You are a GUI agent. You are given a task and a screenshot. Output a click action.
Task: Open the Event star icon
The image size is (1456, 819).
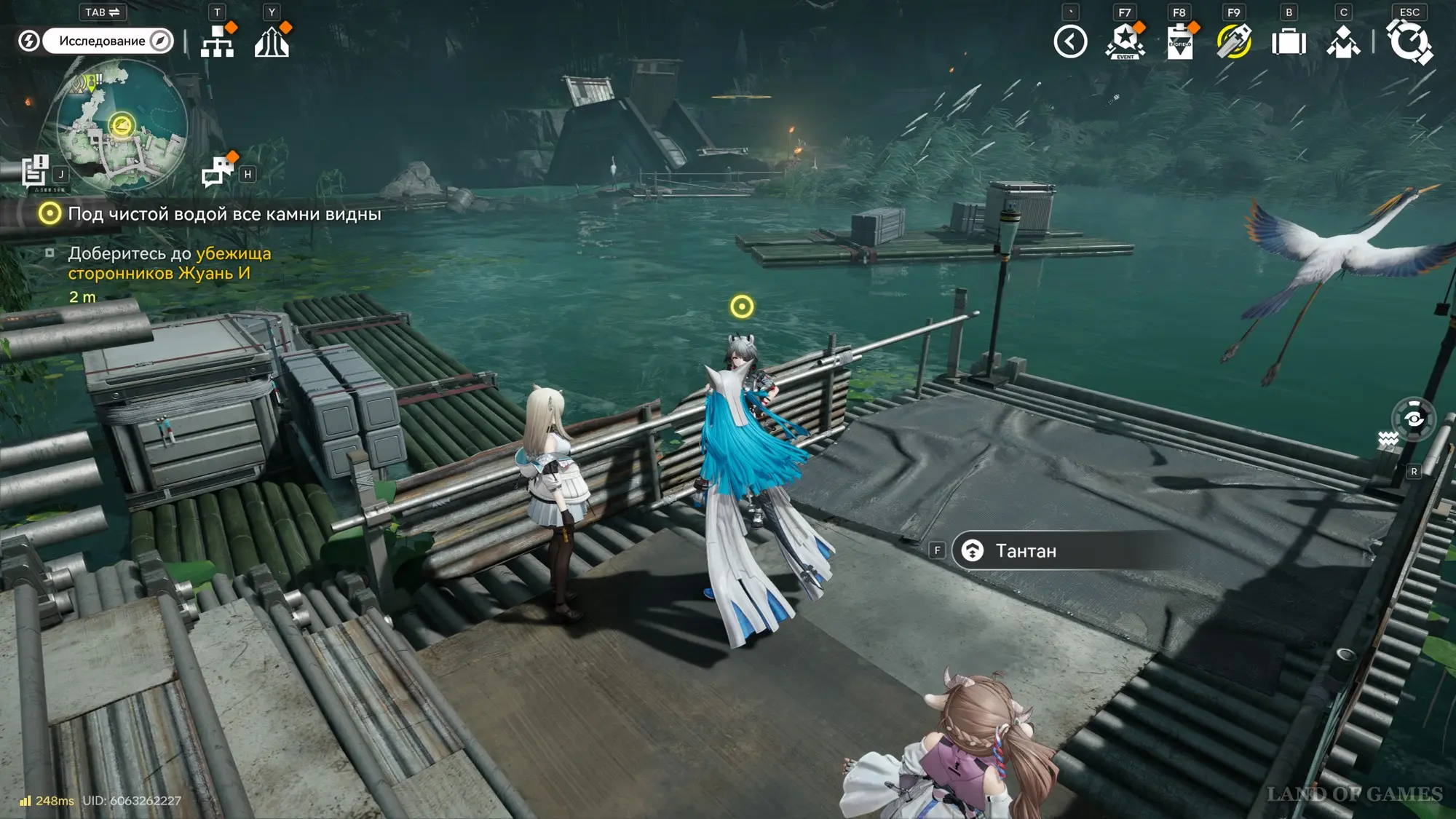(x=1125, y=41)
